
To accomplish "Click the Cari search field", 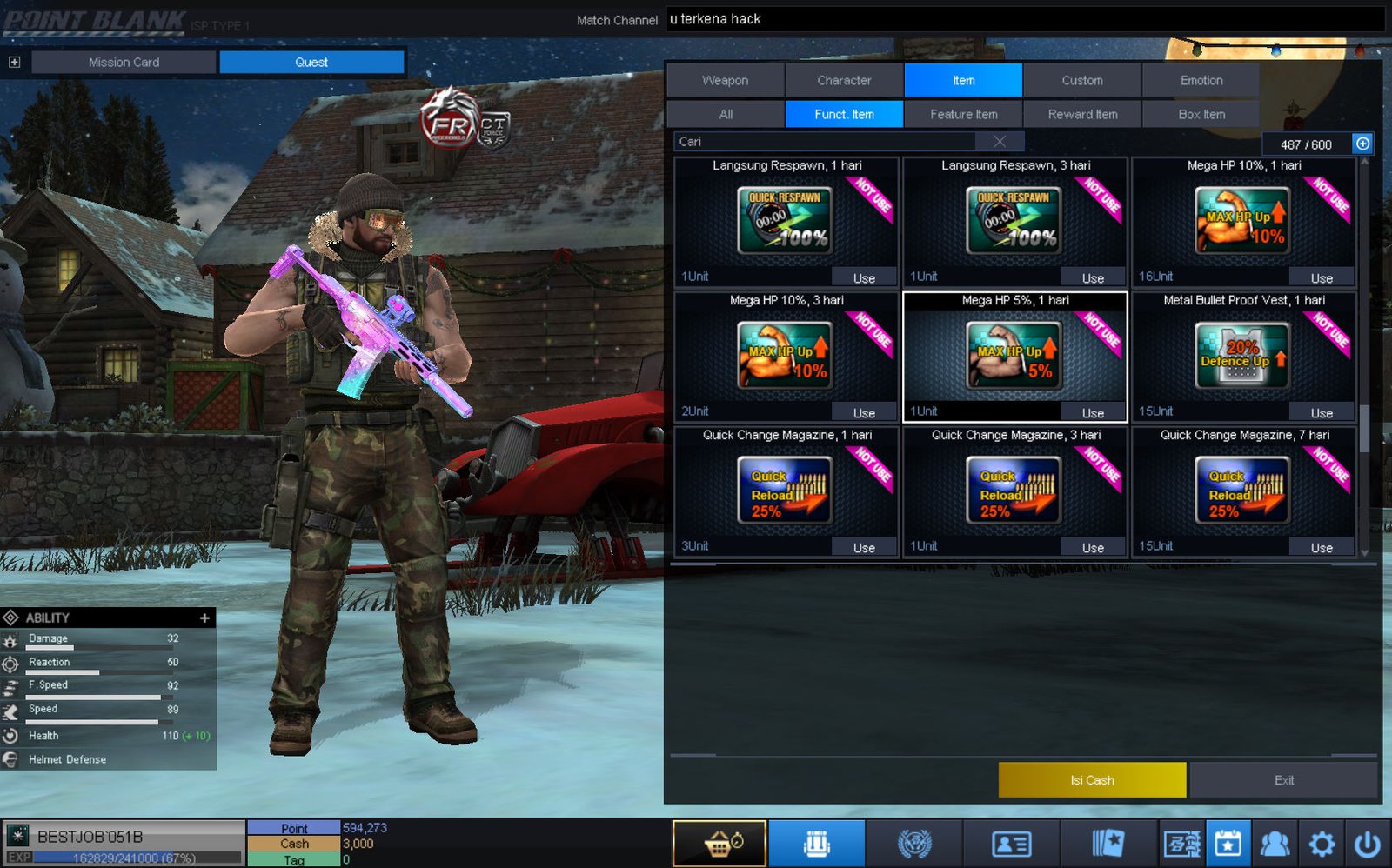I will coord(826,141).
